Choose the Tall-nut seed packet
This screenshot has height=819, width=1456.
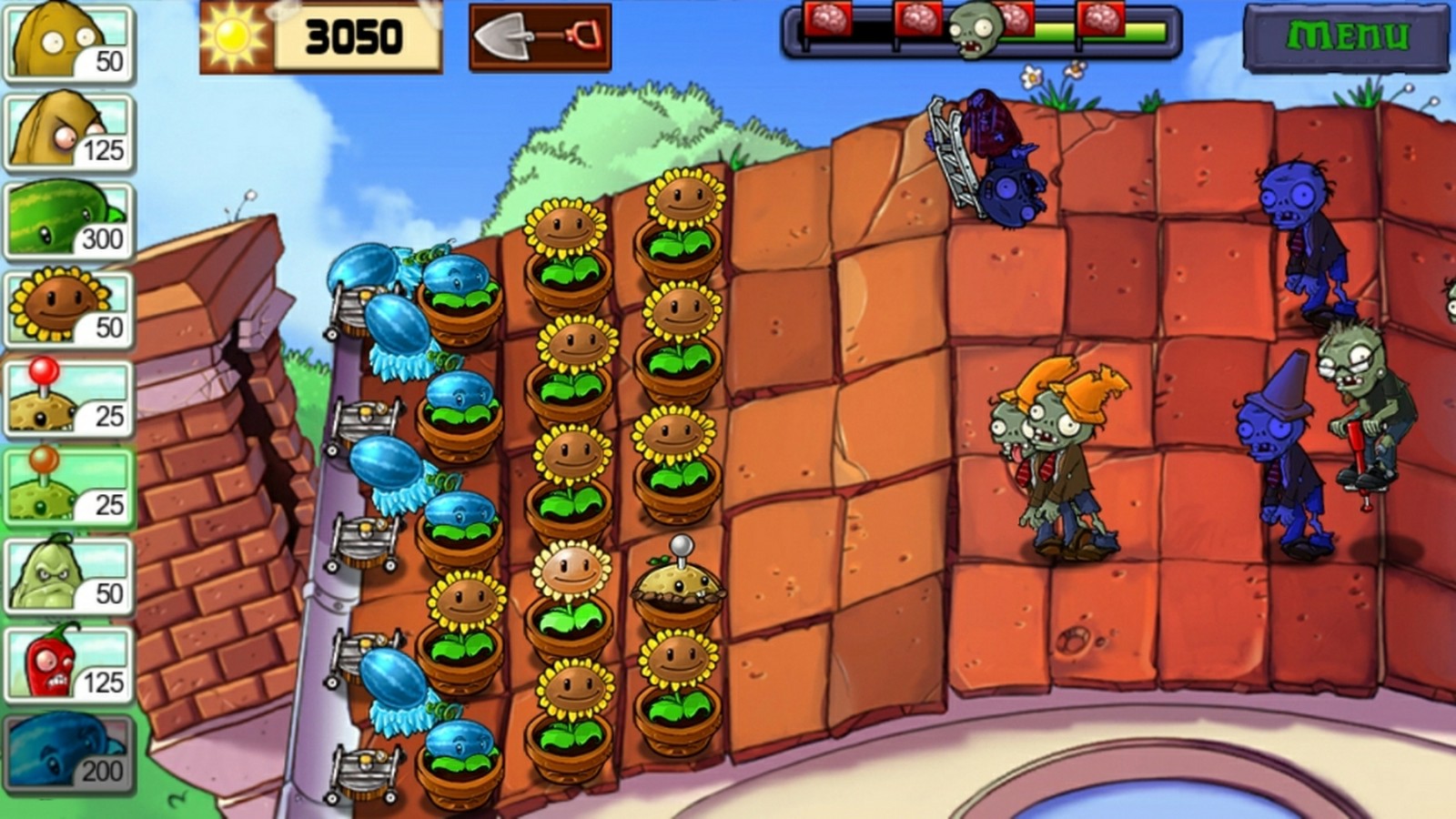click(69, 132)
